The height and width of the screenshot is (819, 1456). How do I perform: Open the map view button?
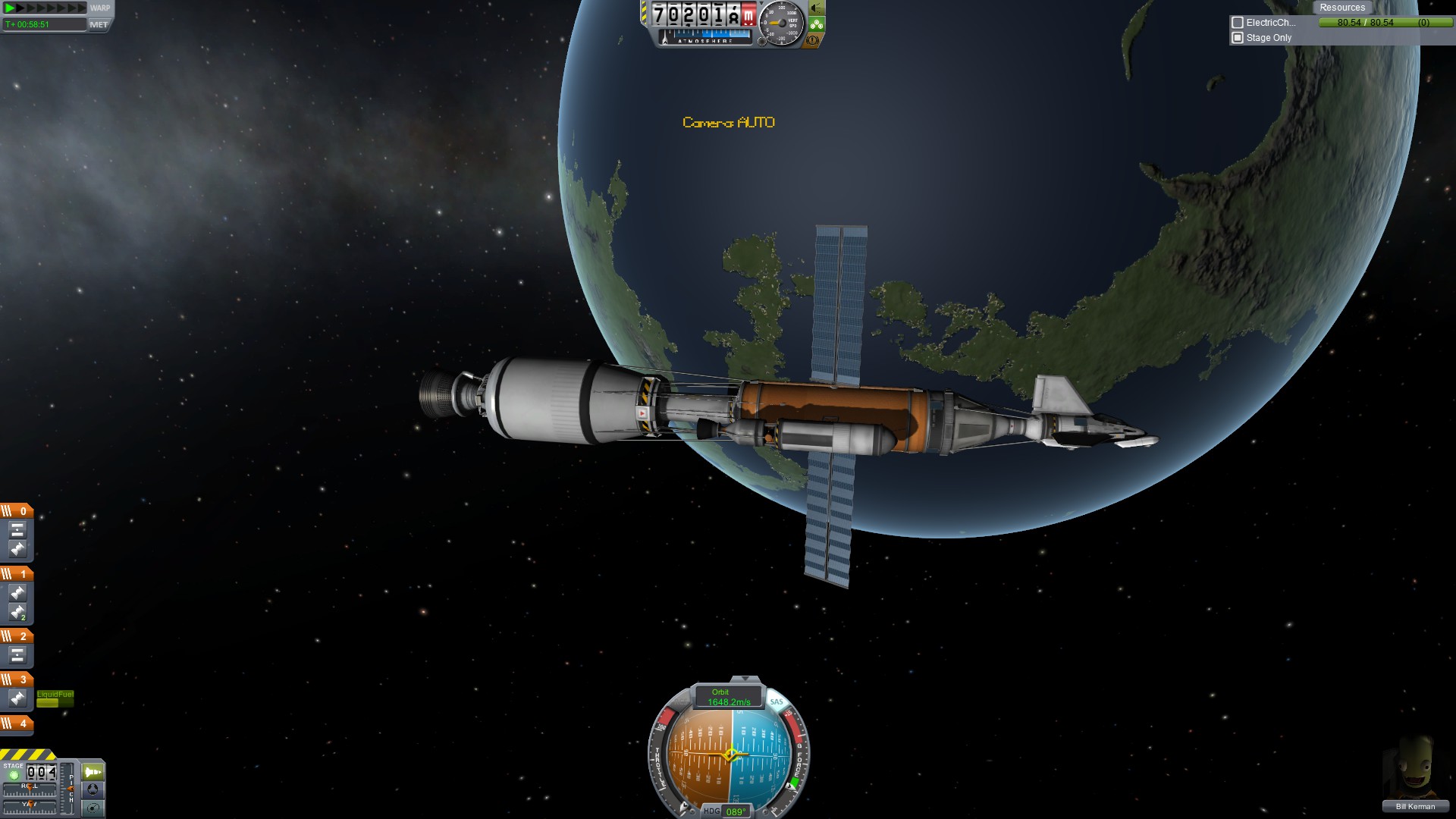click(93, 808)
